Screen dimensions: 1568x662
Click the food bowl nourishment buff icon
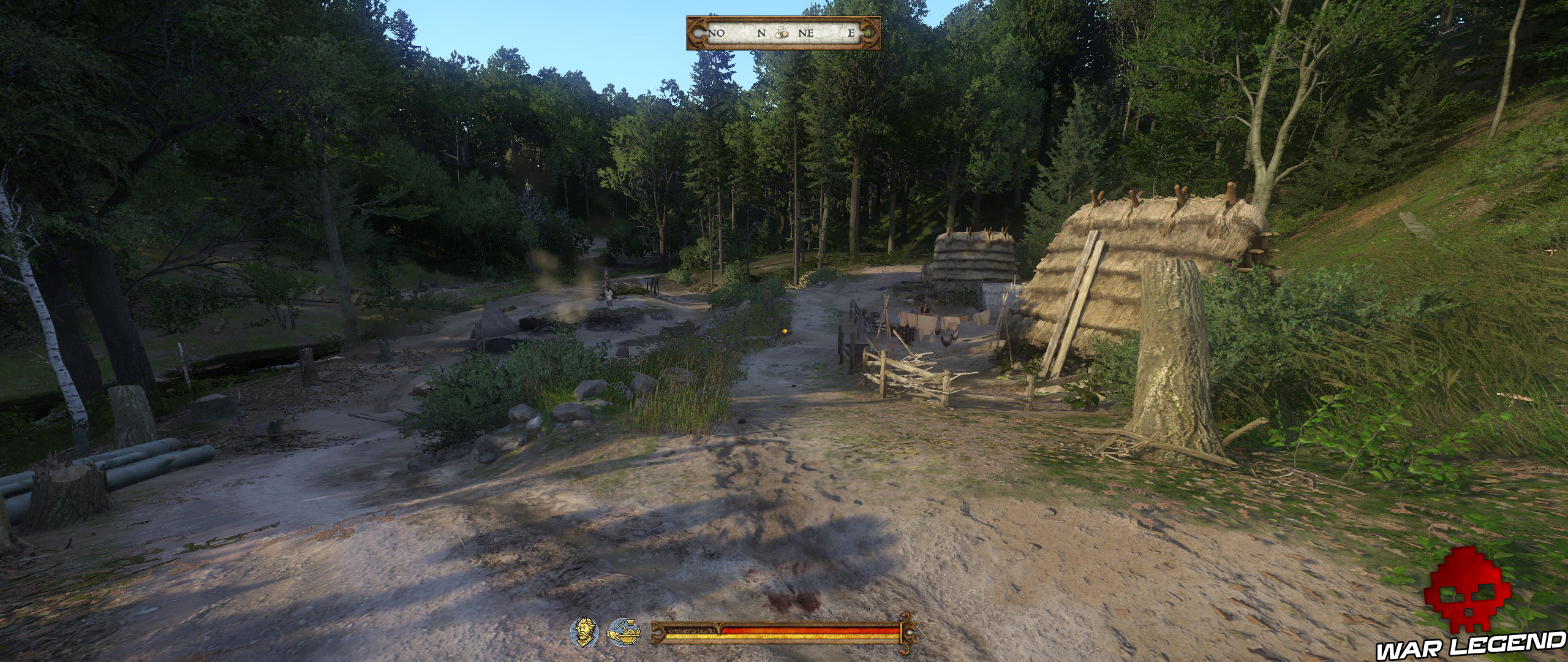(624, 633)
